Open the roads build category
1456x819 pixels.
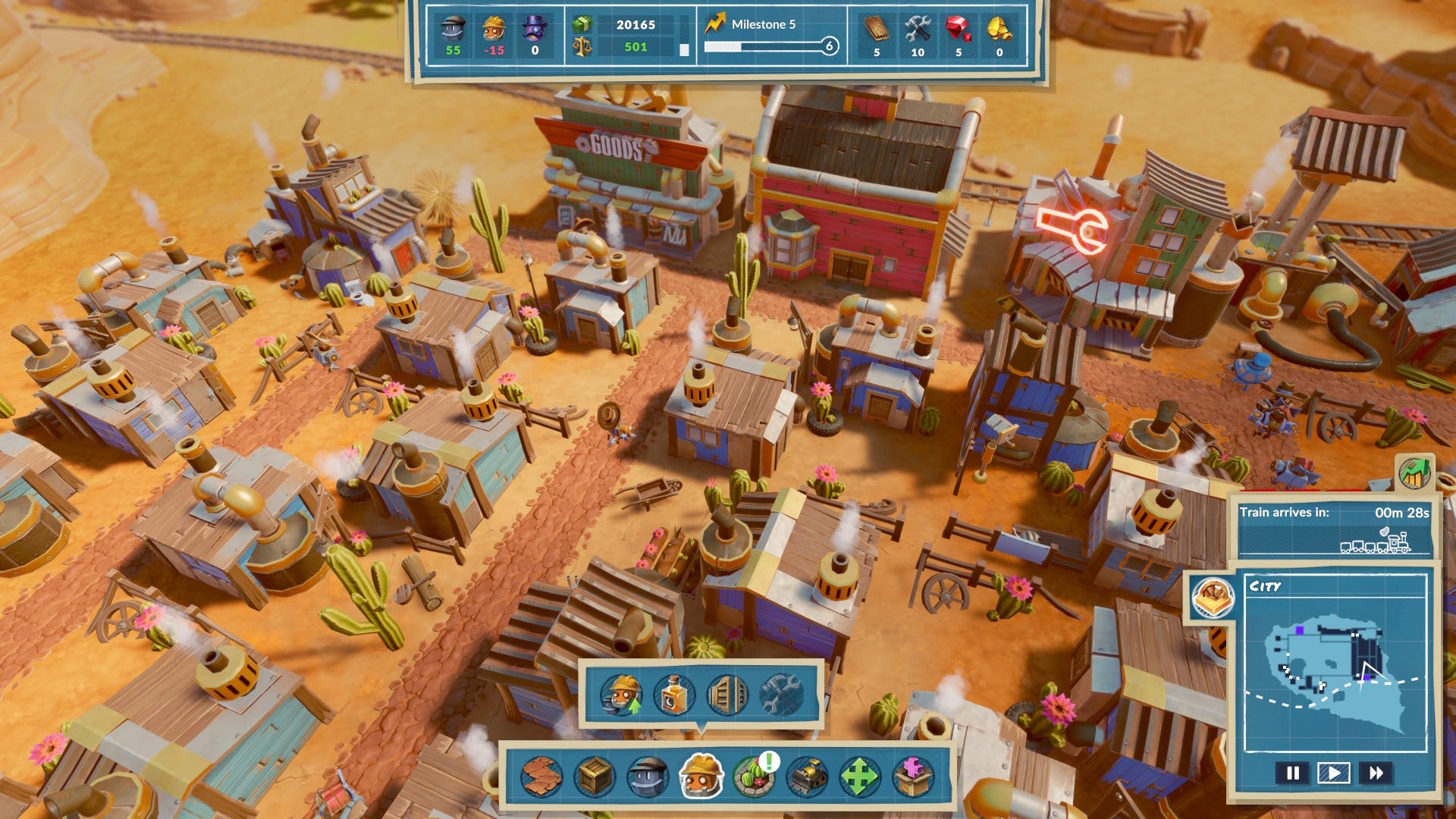click(x=541, y=777)
